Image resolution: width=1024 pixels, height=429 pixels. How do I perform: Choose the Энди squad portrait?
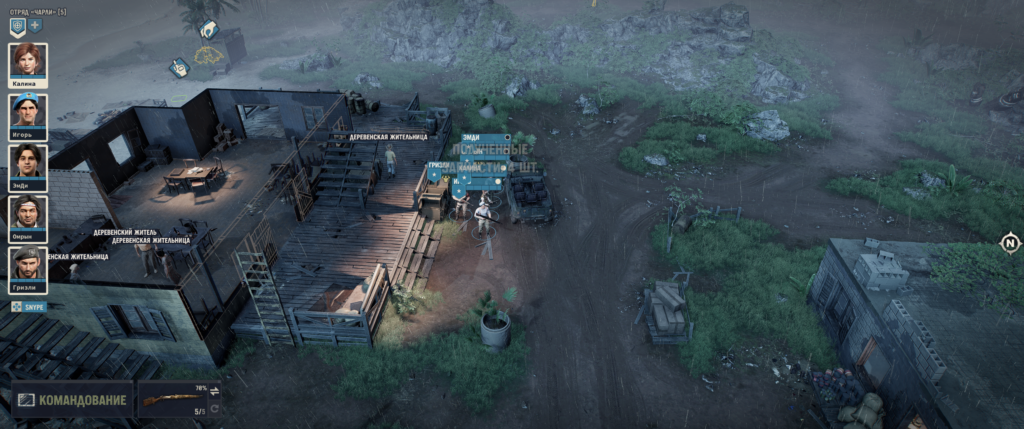[x=28, y=161]
